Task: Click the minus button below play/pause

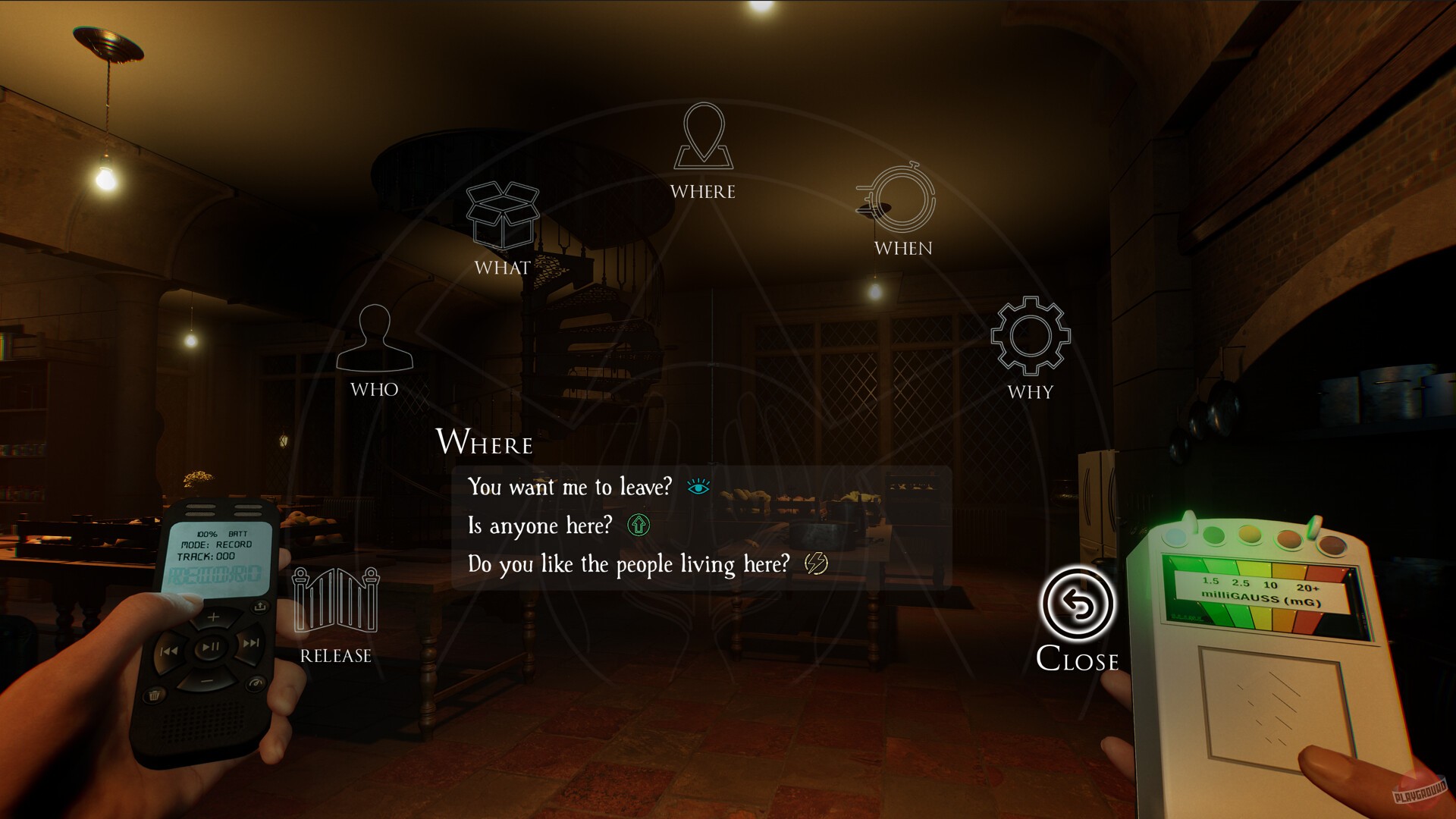Action: 209,680
